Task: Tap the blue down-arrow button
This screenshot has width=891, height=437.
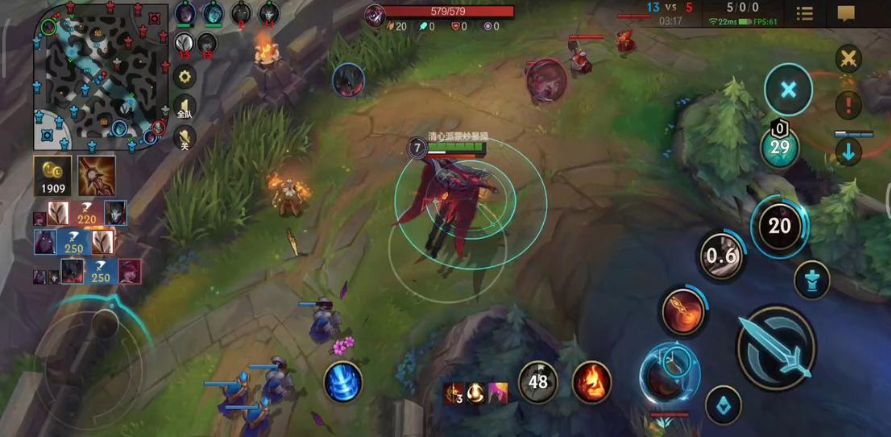Action: click(x=849, y=152)
